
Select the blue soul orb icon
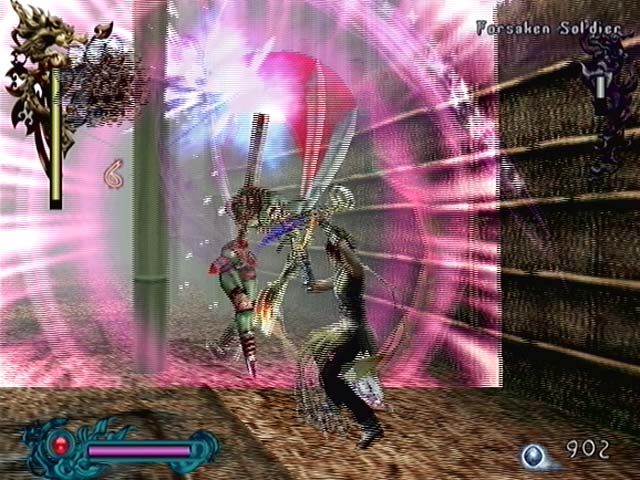click(534, 456)
